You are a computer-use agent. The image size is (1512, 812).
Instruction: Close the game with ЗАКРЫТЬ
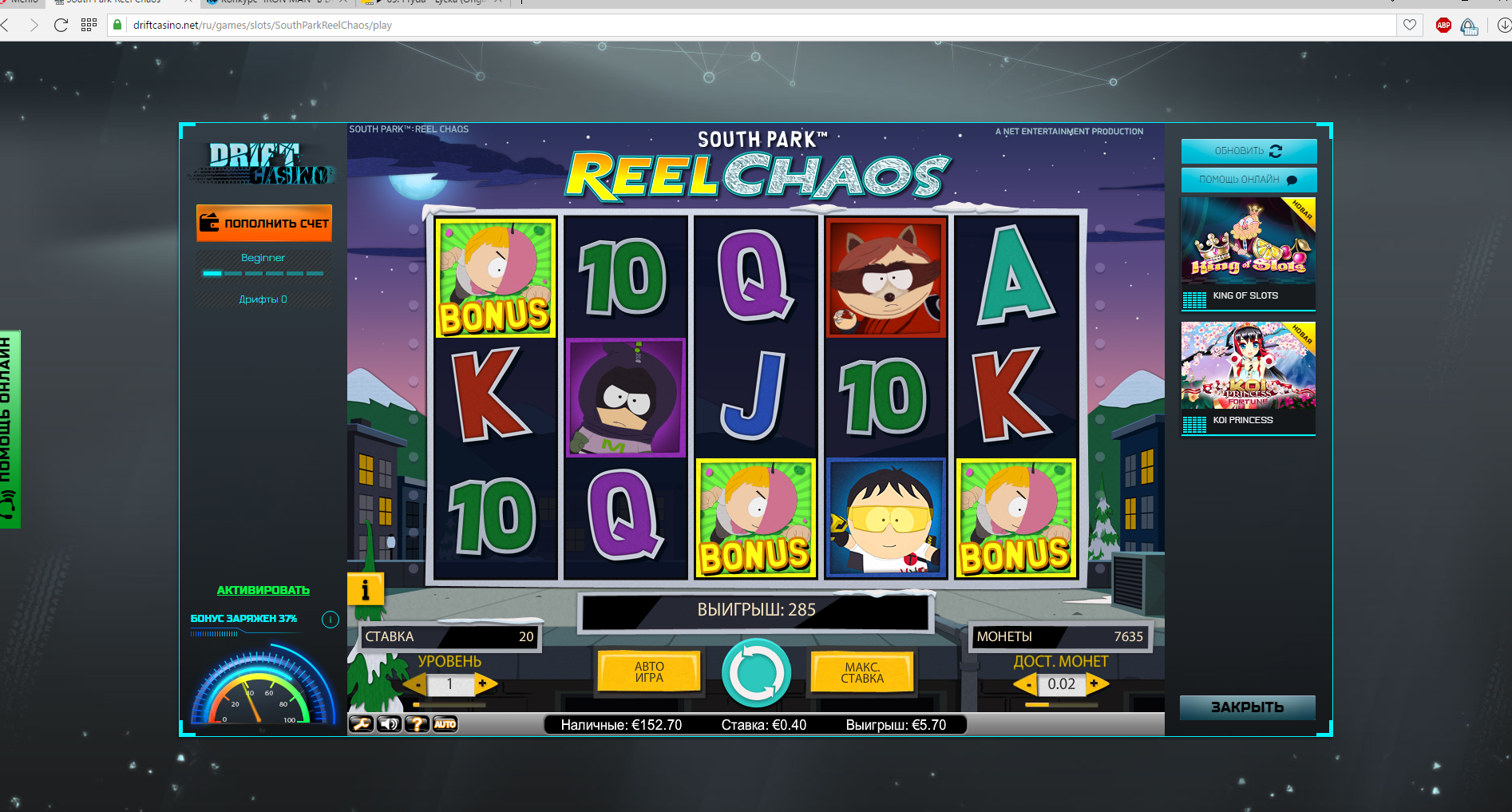point(1247,707)
